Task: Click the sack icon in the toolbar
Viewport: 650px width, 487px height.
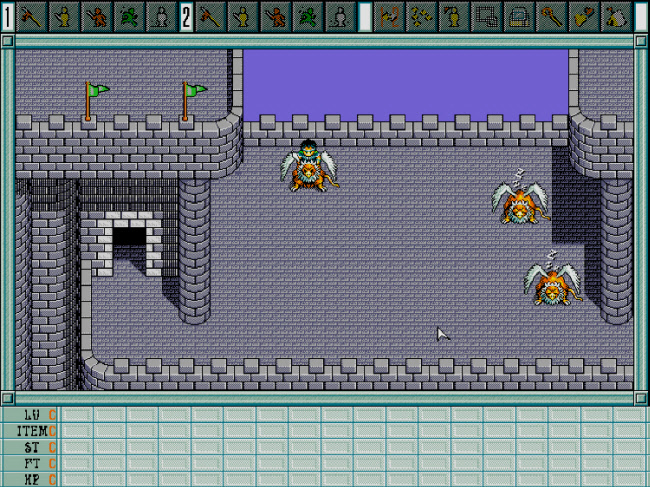Action: click(x=615, y=16)
